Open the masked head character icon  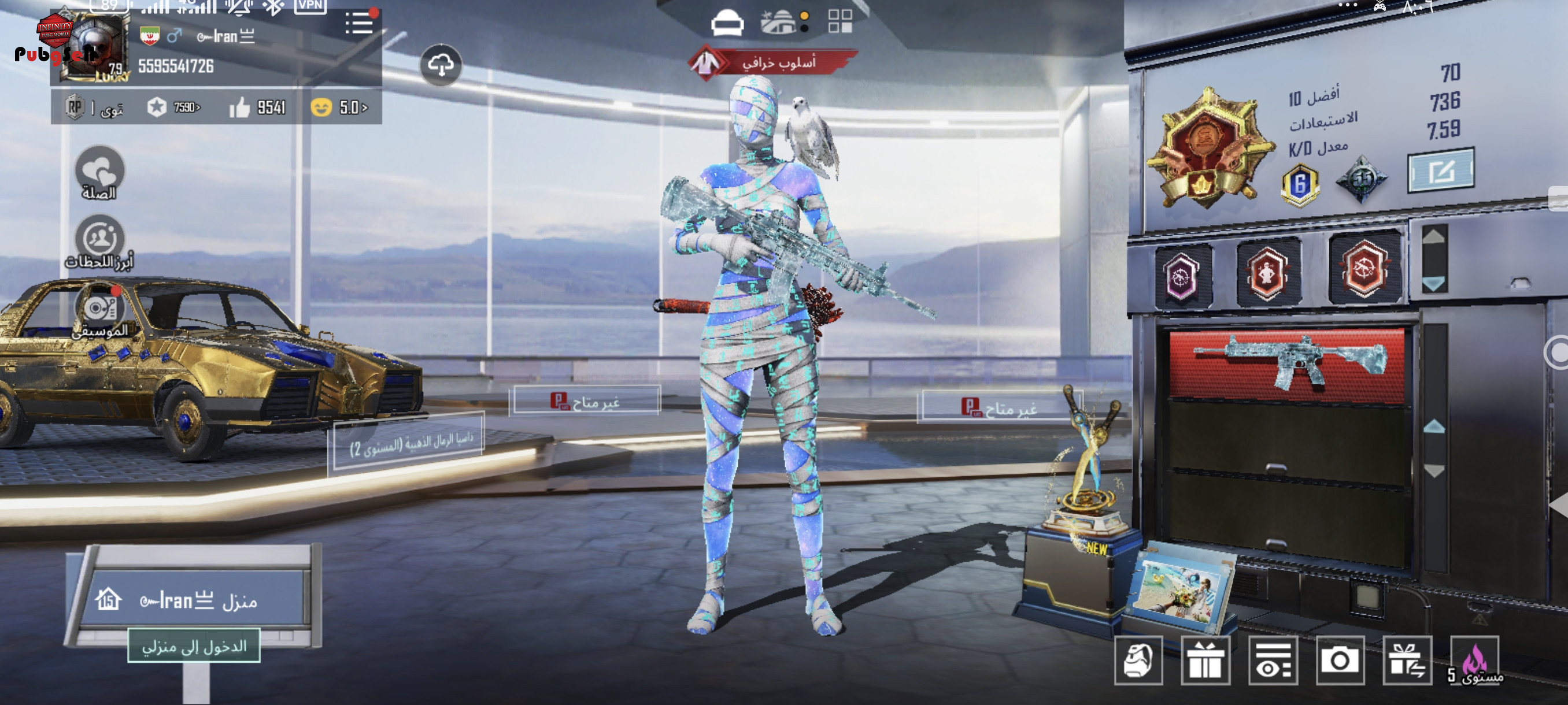point(1138,661)
